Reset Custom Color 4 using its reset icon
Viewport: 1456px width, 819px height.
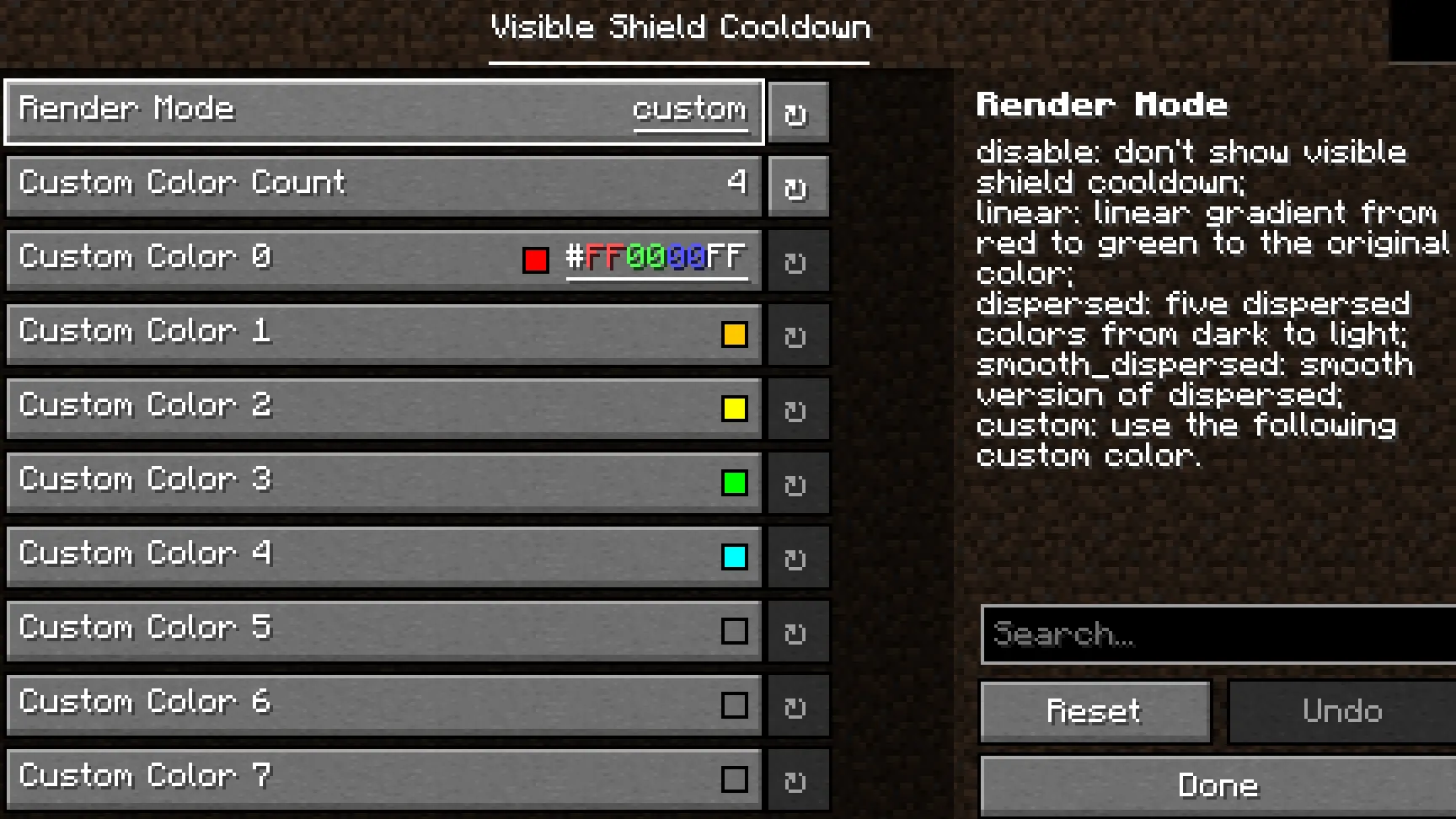tap(797, 557)
